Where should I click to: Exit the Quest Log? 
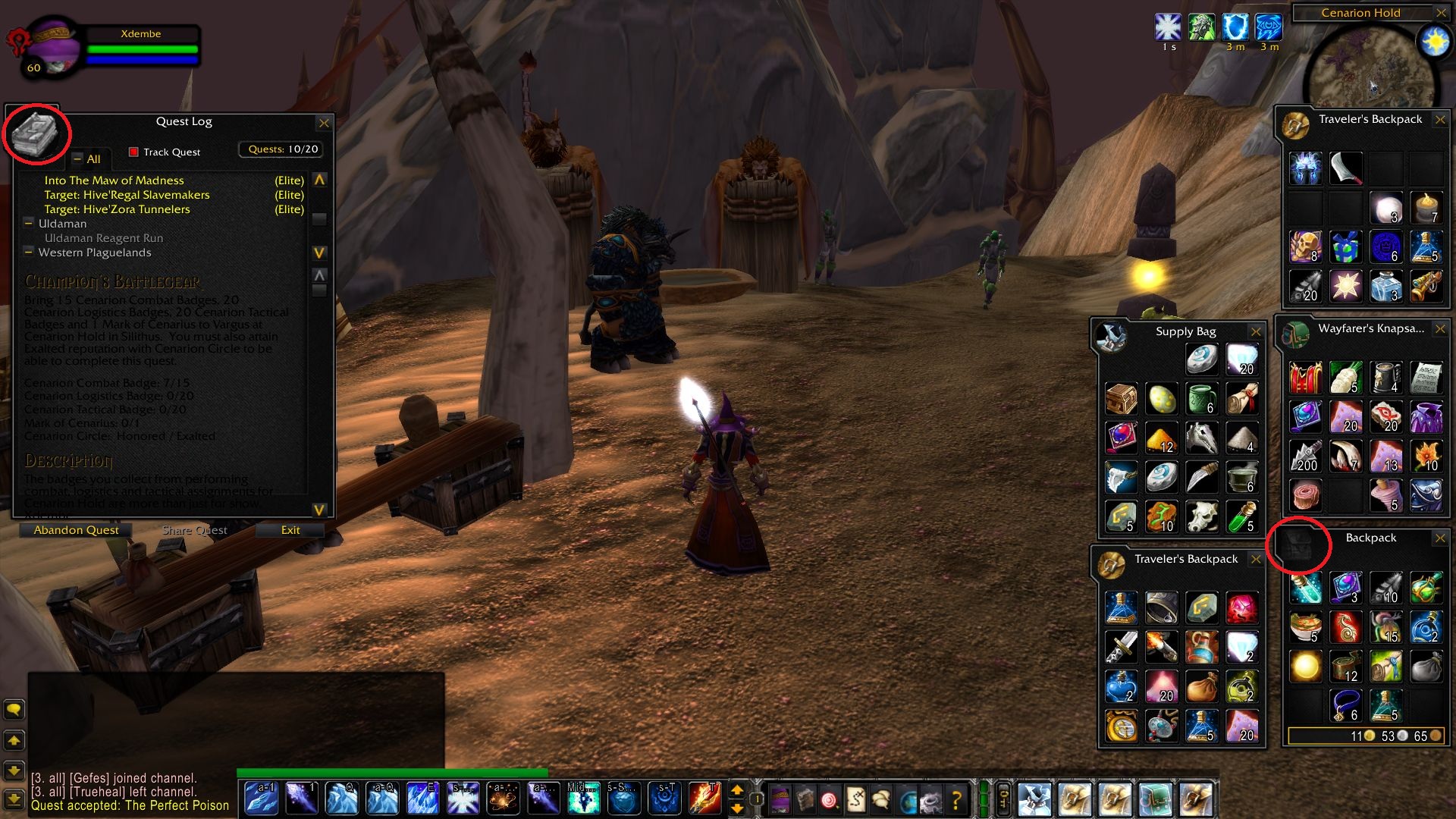(290, 530)
